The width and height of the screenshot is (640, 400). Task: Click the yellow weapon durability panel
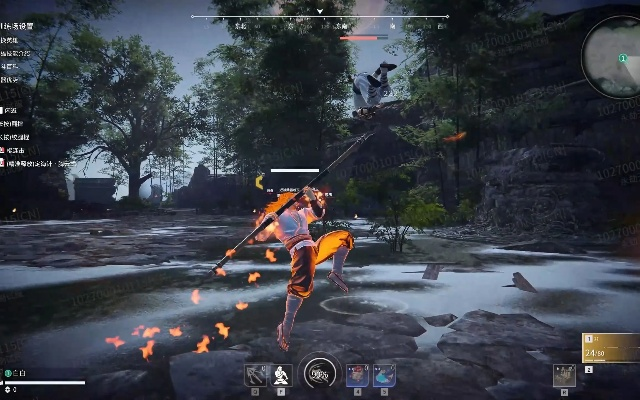point(610,347)
